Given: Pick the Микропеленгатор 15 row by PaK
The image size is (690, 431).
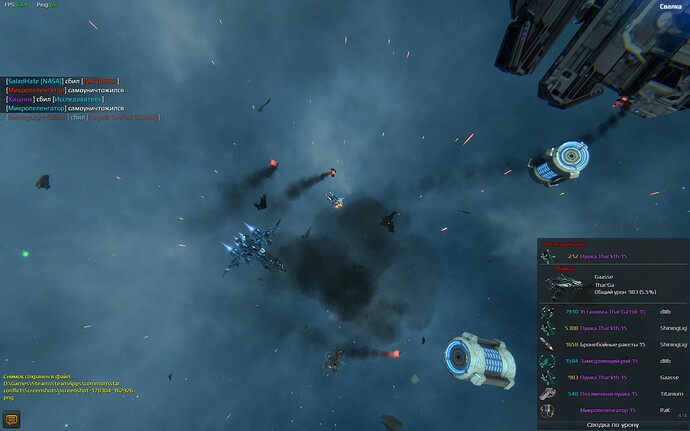Looking at the screenshot, I should [x=613, y=409].
